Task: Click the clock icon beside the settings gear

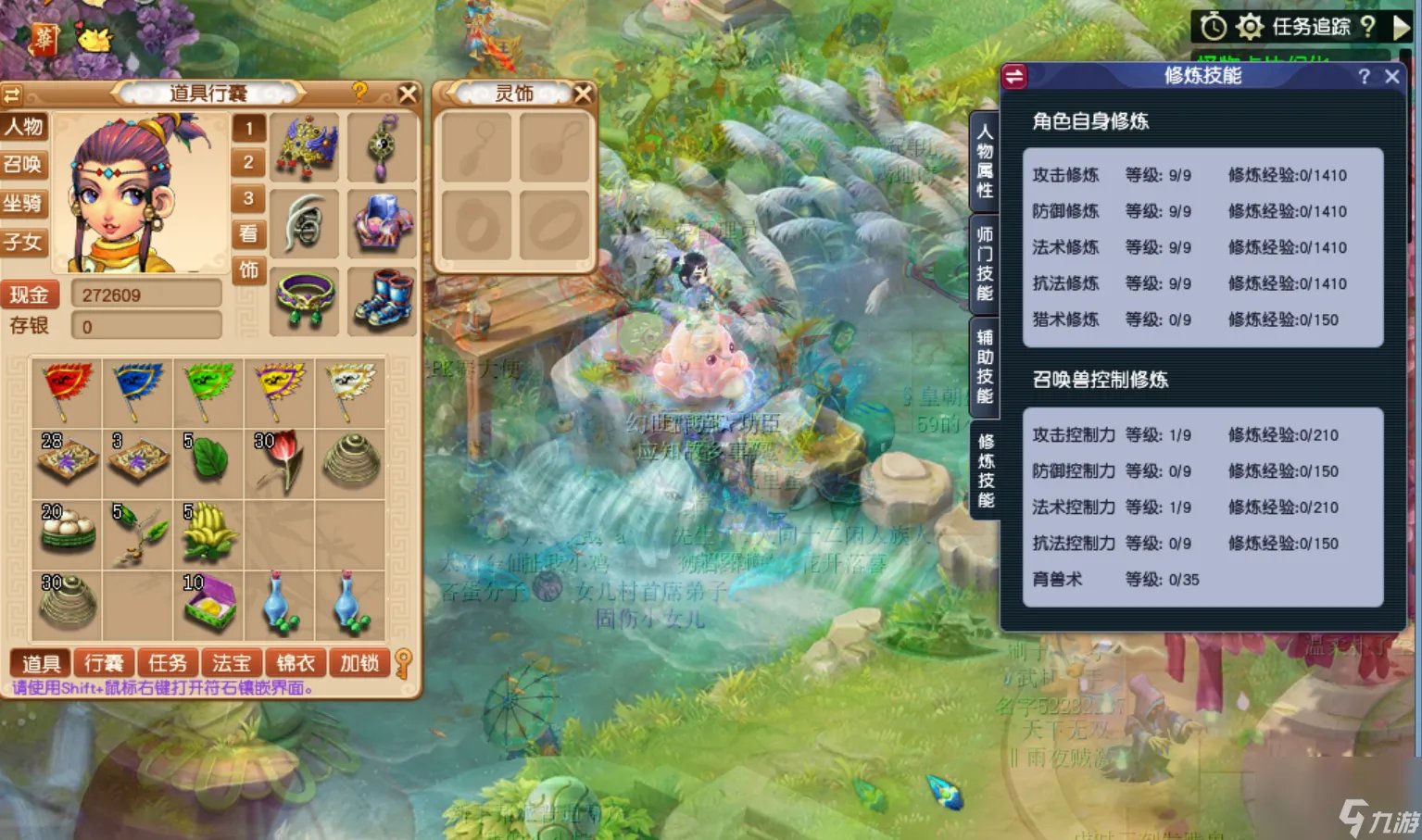Action: [1212, 26]
